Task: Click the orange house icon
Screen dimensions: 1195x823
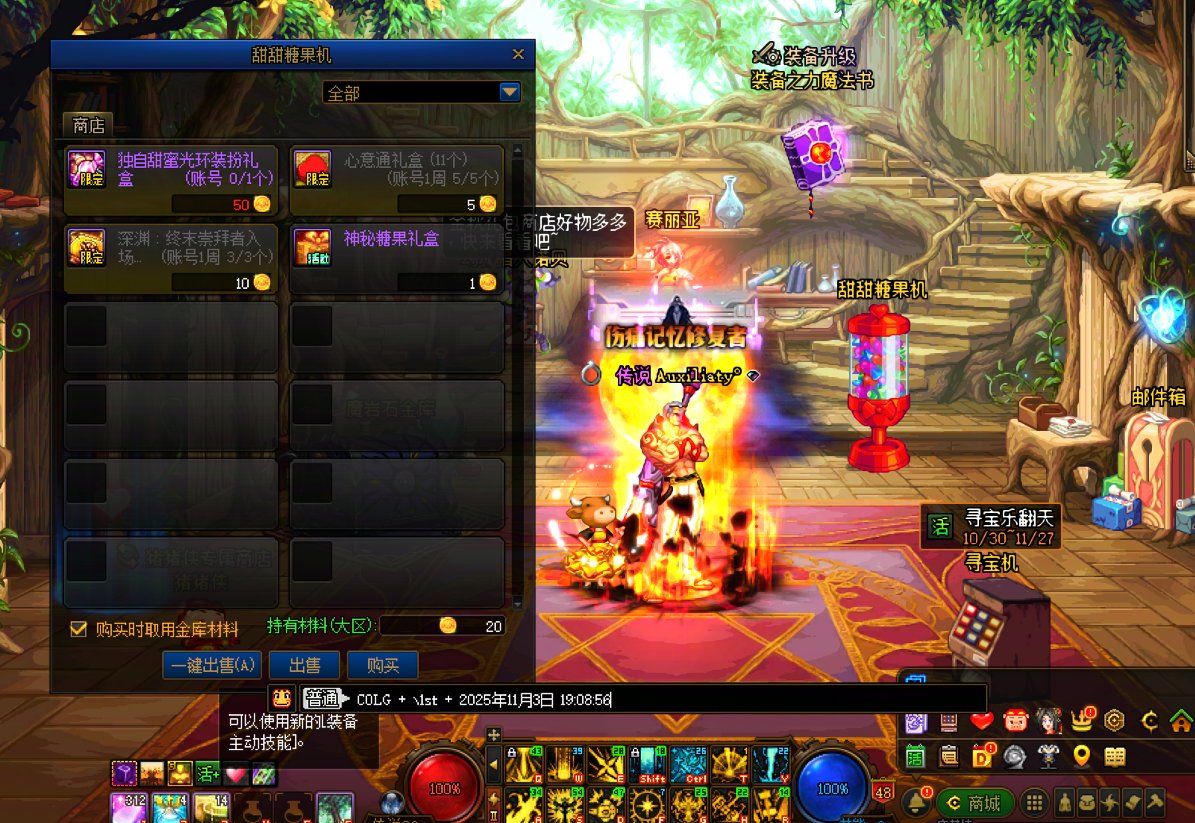Action: pos(1180,720)
